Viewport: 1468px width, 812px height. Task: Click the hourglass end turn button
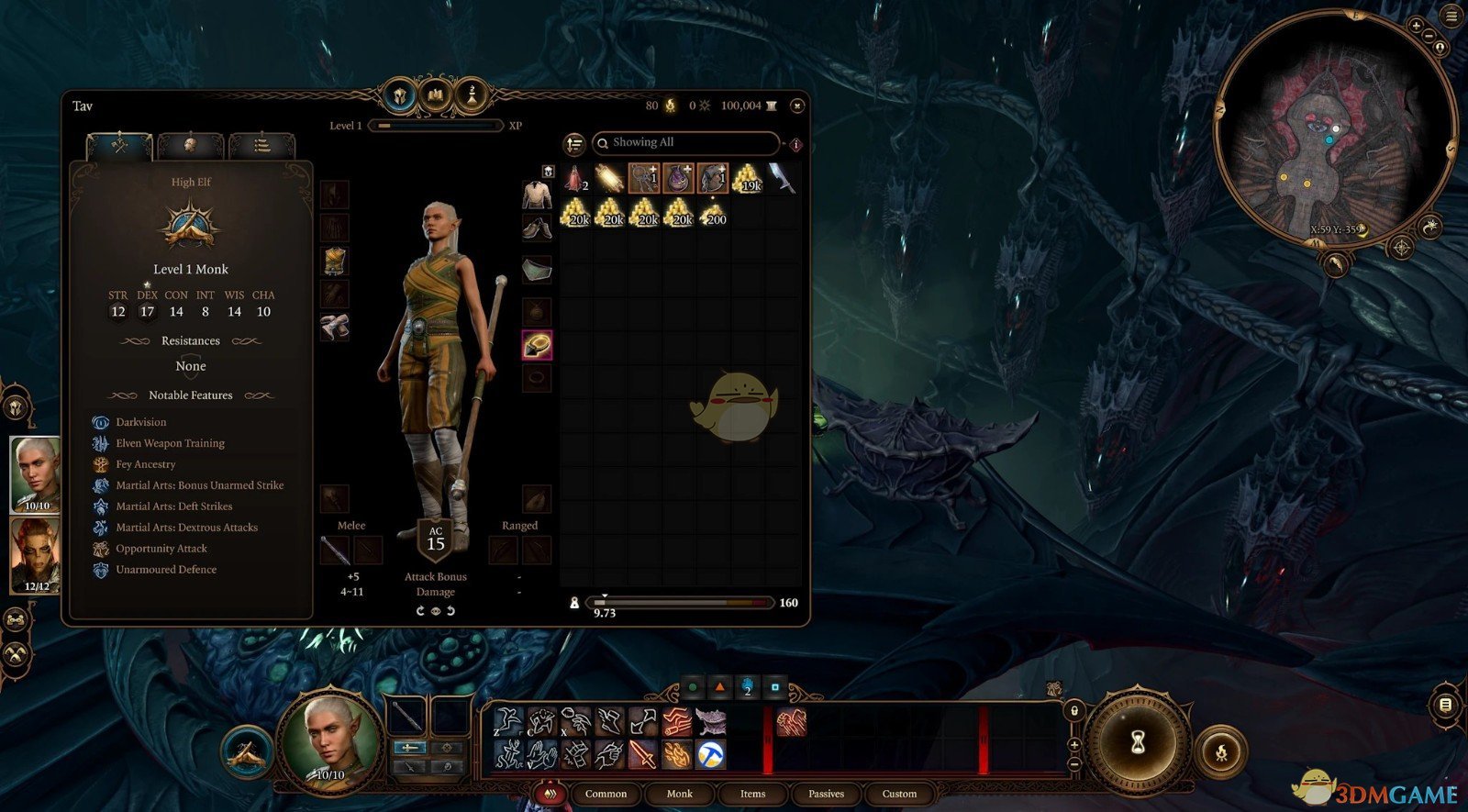(1138, 741)
